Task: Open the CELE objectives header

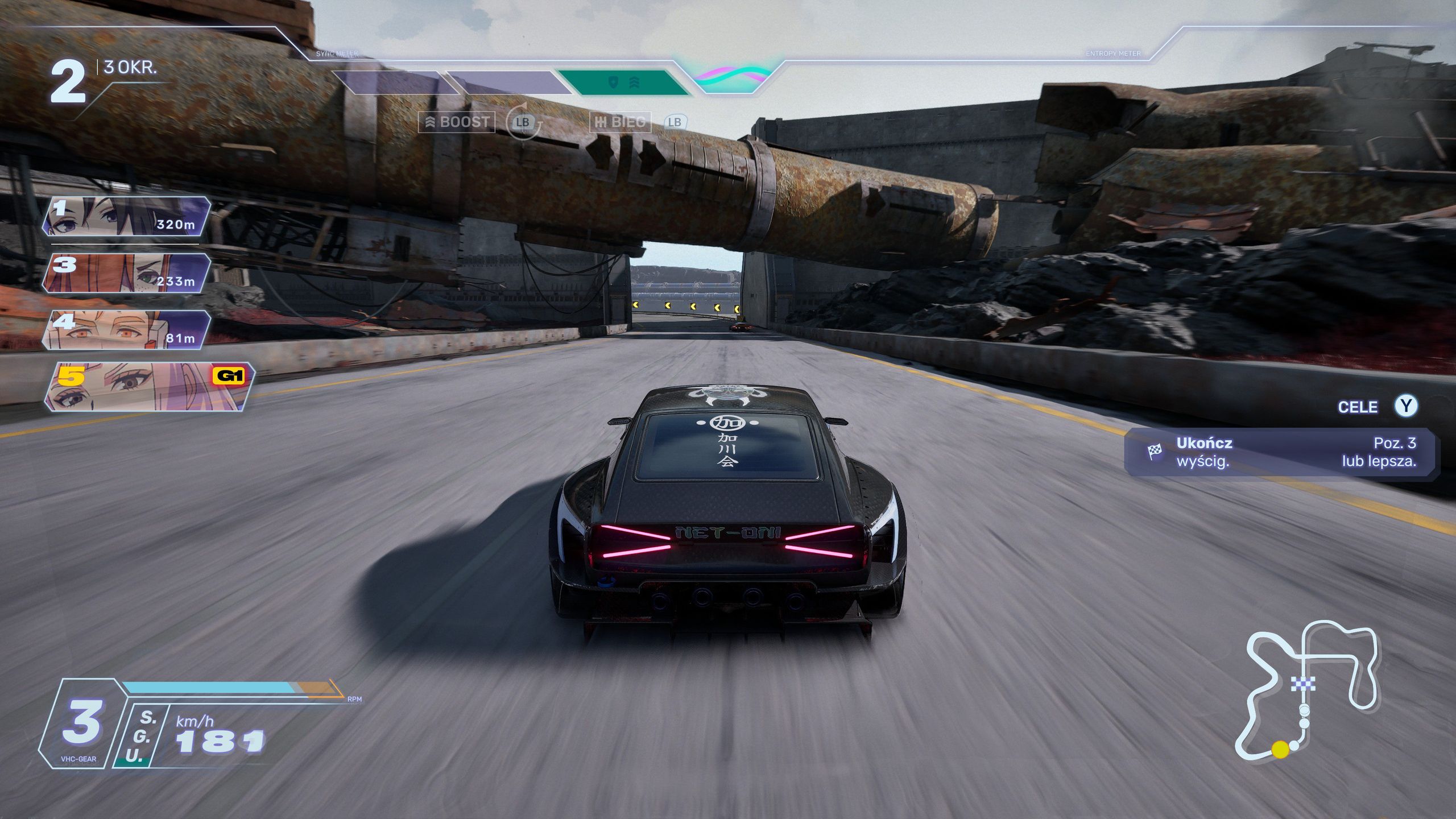Action: (x=1358, y=407)
